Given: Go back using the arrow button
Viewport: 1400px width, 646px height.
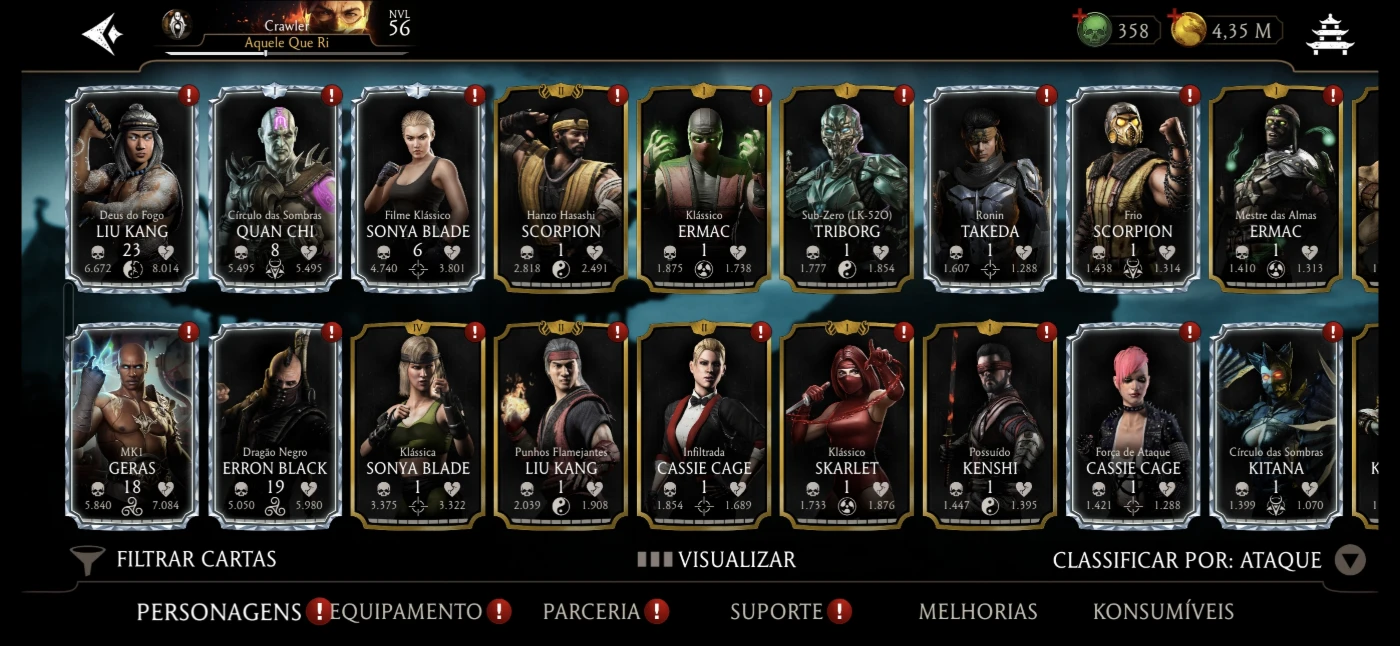Looking at the screenshot, I should tap(103, 34).
